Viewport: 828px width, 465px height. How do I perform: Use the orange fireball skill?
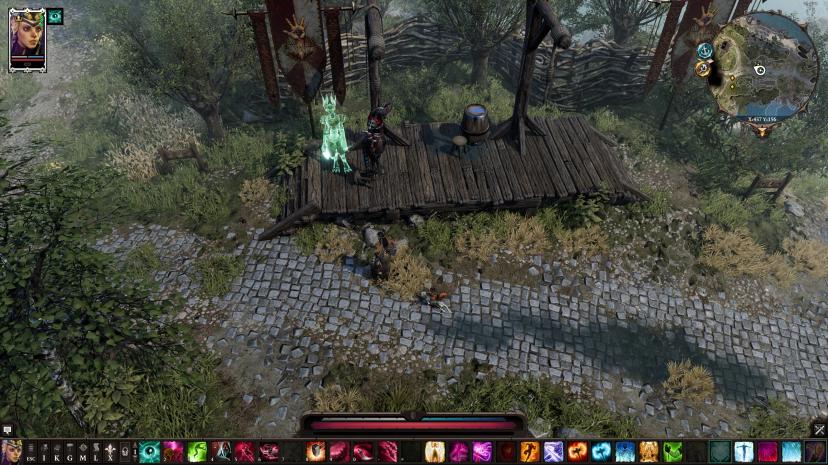(x=577, y=451)
